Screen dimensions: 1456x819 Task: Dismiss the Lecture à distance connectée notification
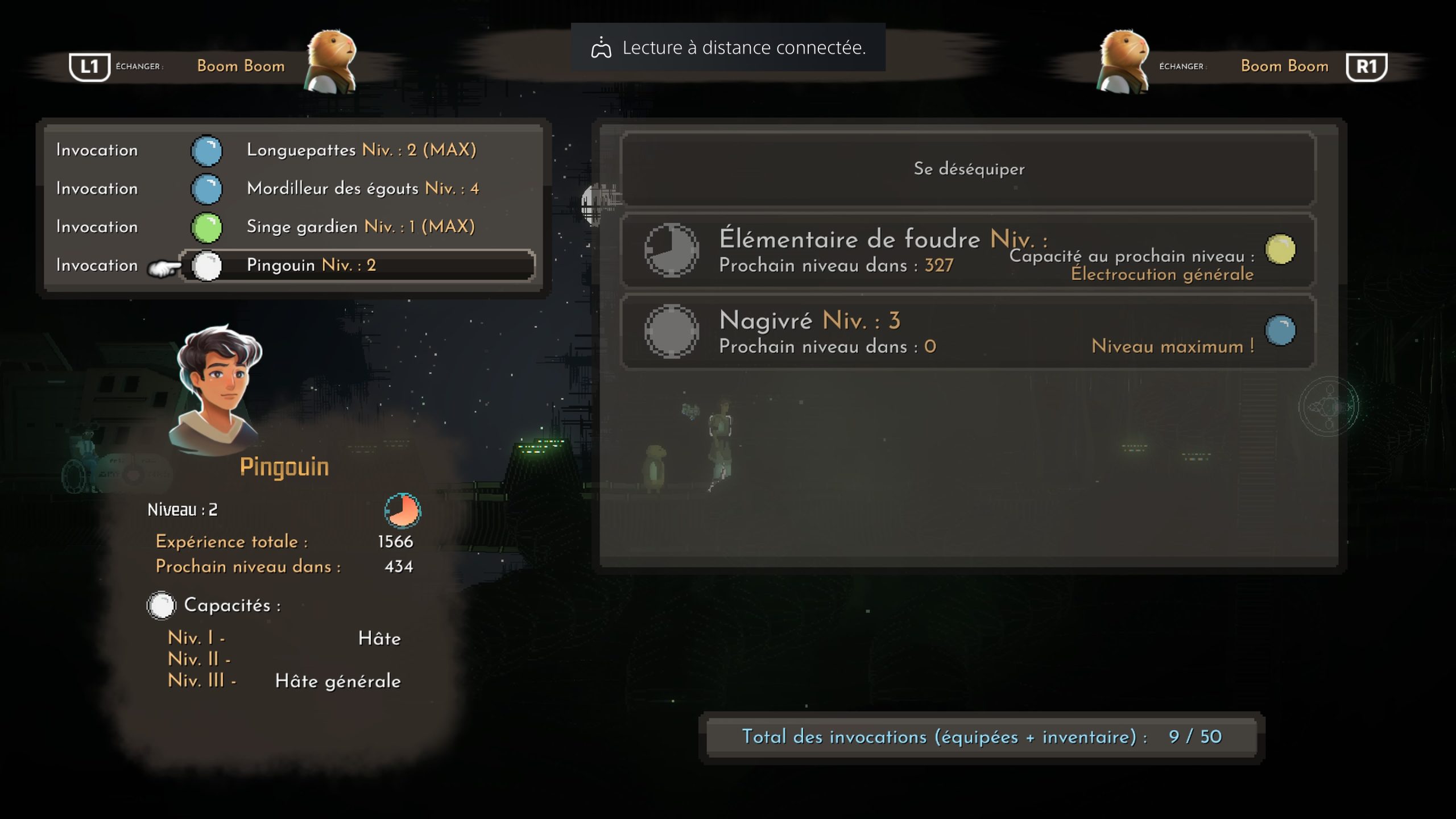tap(727, 48)
